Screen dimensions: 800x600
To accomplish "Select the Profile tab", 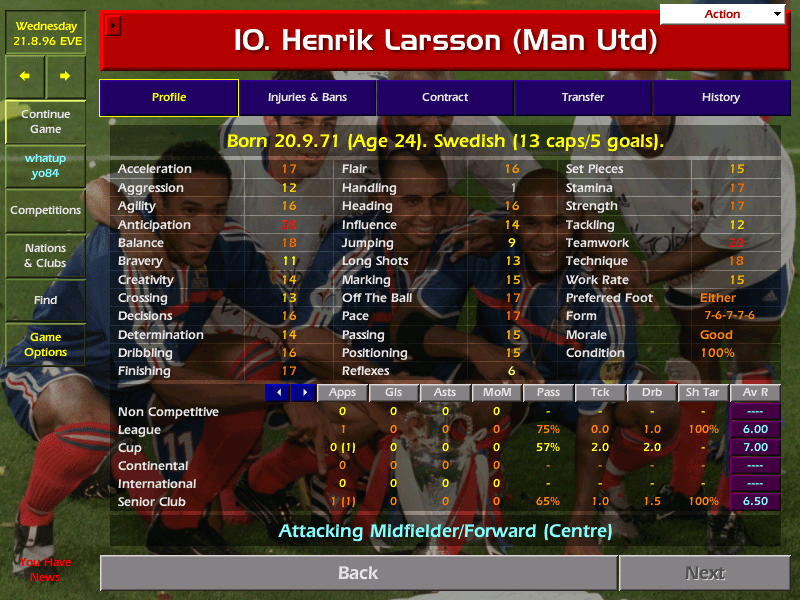I will pyautogui.click(x=169, y=97).
